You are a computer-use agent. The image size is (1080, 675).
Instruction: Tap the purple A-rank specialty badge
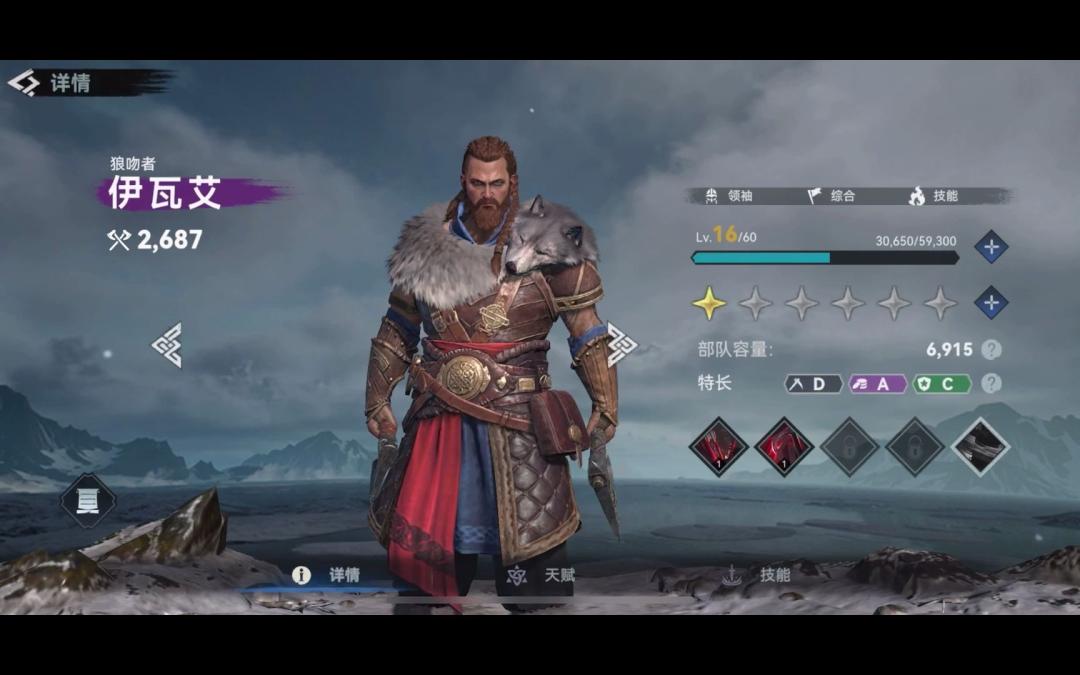[x=877, y=383]
